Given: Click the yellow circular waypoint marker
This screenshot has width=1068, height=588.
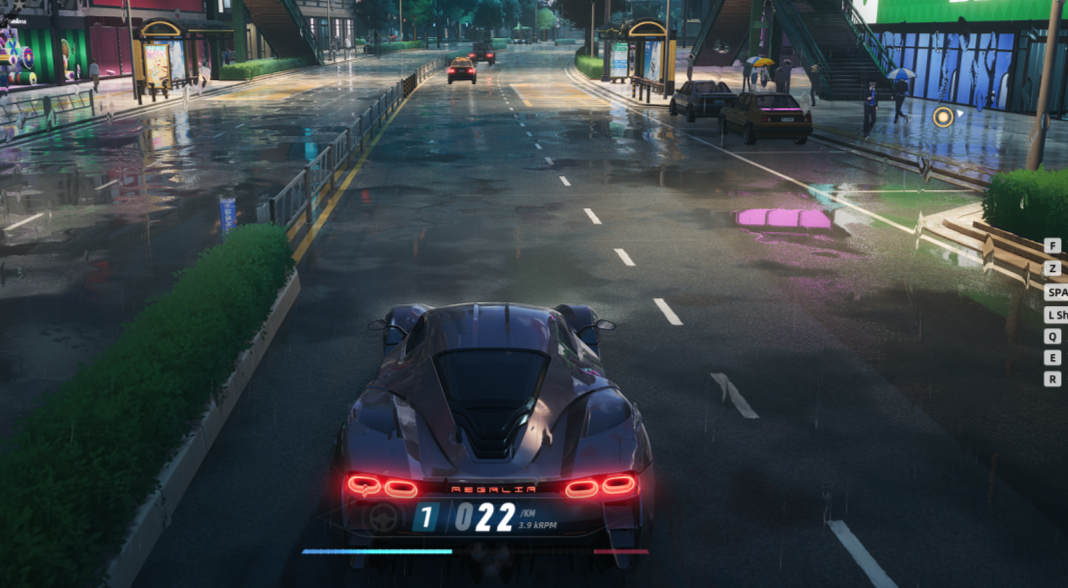Looking at the screenshot, I should tap(942, 117).
